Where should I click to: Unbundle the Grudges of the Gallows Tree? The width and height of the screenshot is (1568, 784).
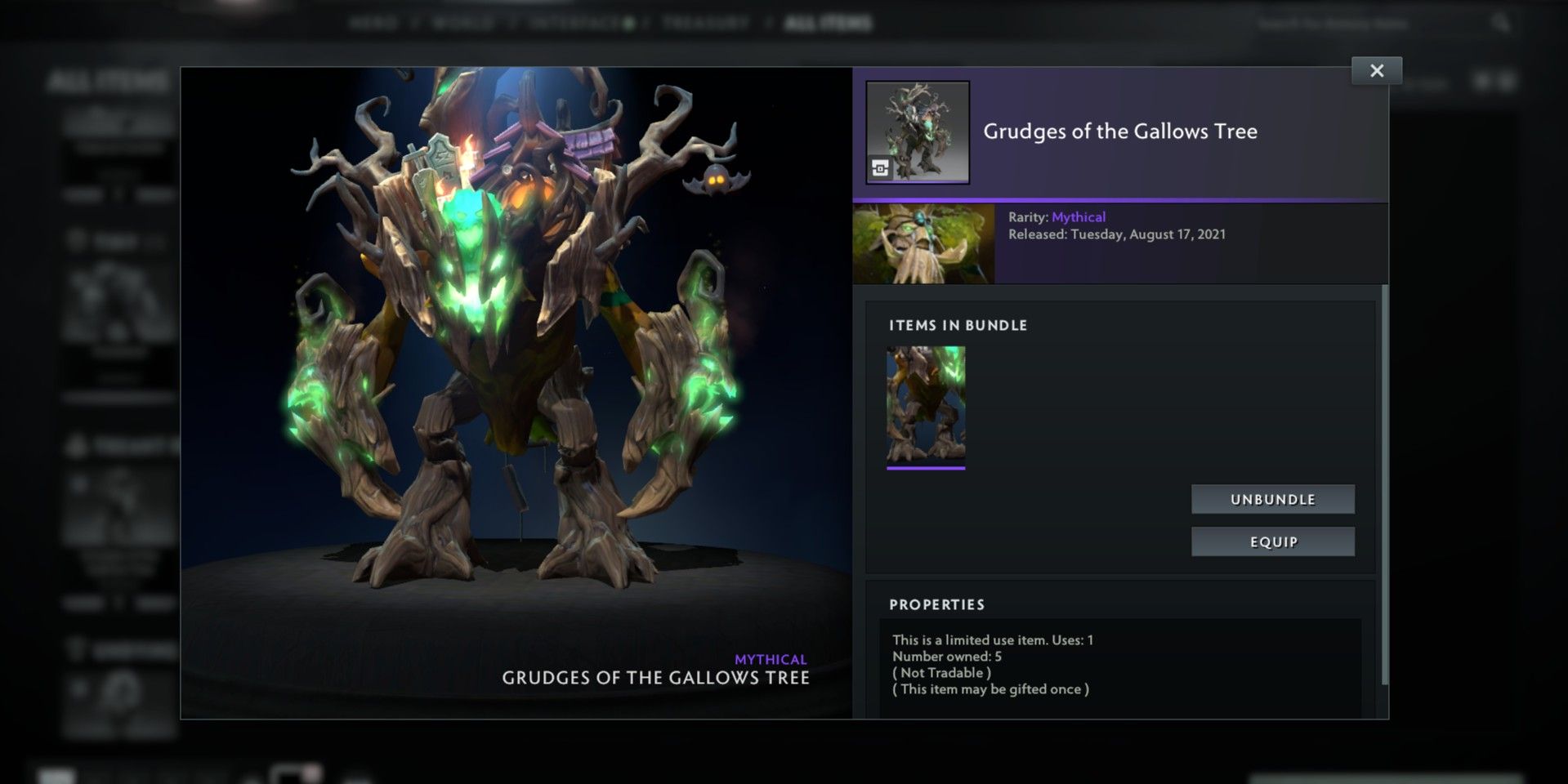click(x=1272, y=499)
